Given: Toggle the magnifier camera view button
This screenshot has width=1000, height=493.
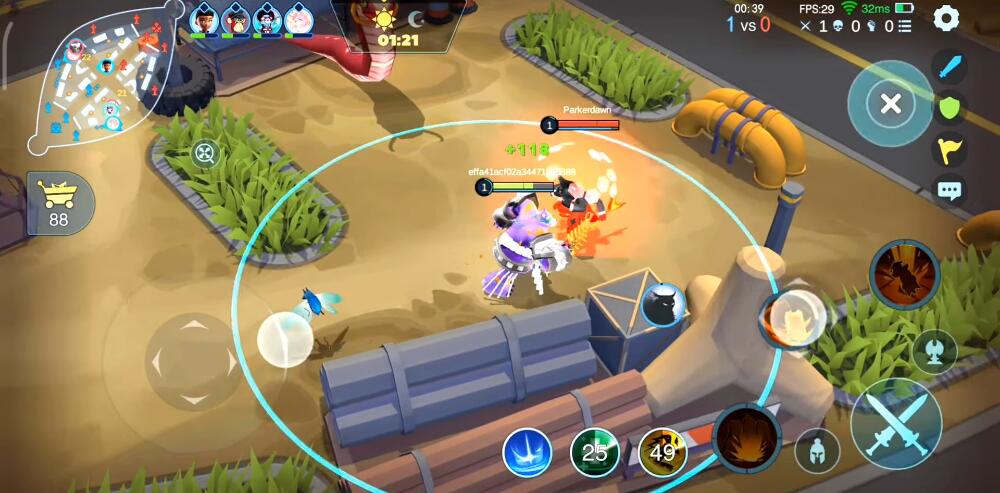Looking at the screenshot, I should pos(205,154).
